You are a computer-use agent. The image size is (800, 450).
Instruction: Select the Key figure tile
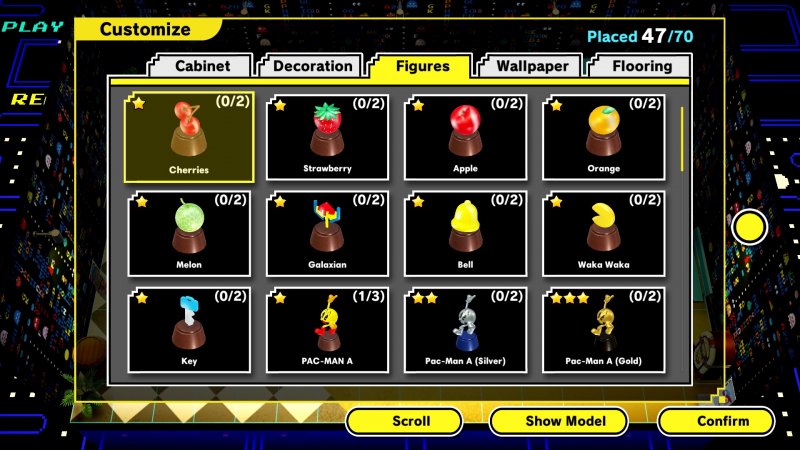tap(189, 330)
